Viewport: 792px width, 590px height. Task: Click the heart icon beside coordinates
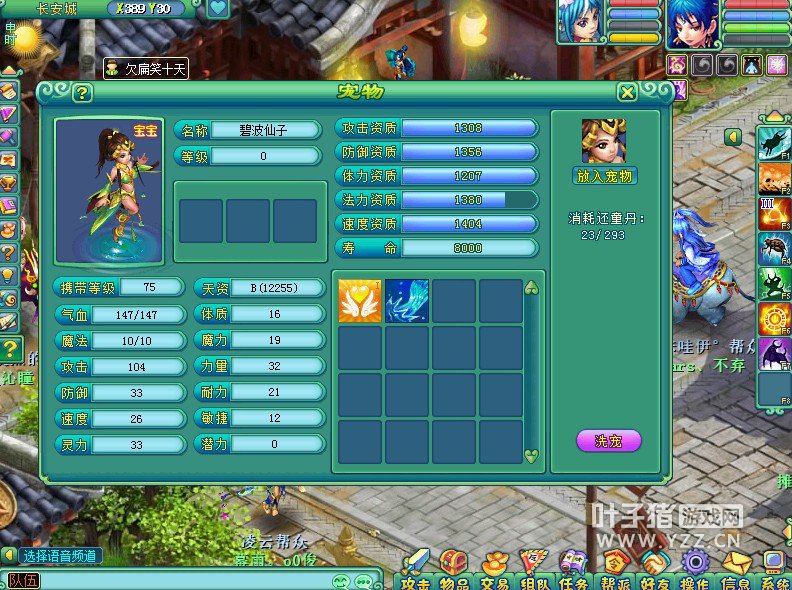218,9
